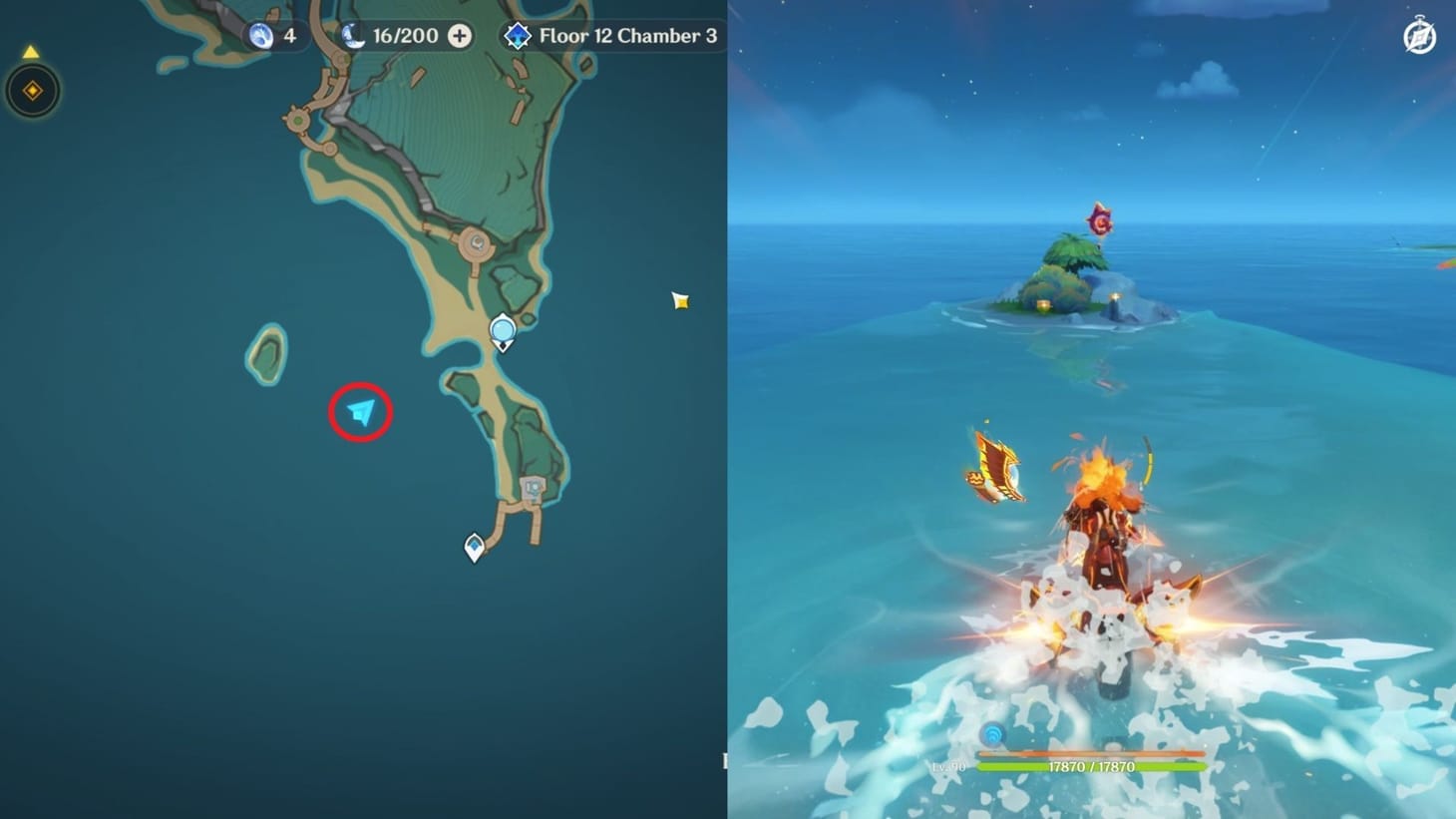Image resolution: width=1456 pixels, height=819 pixels.
Task: Open the Spiral Abyss Floor 12 Chamber 3 entry
Action: coord(610,35)
